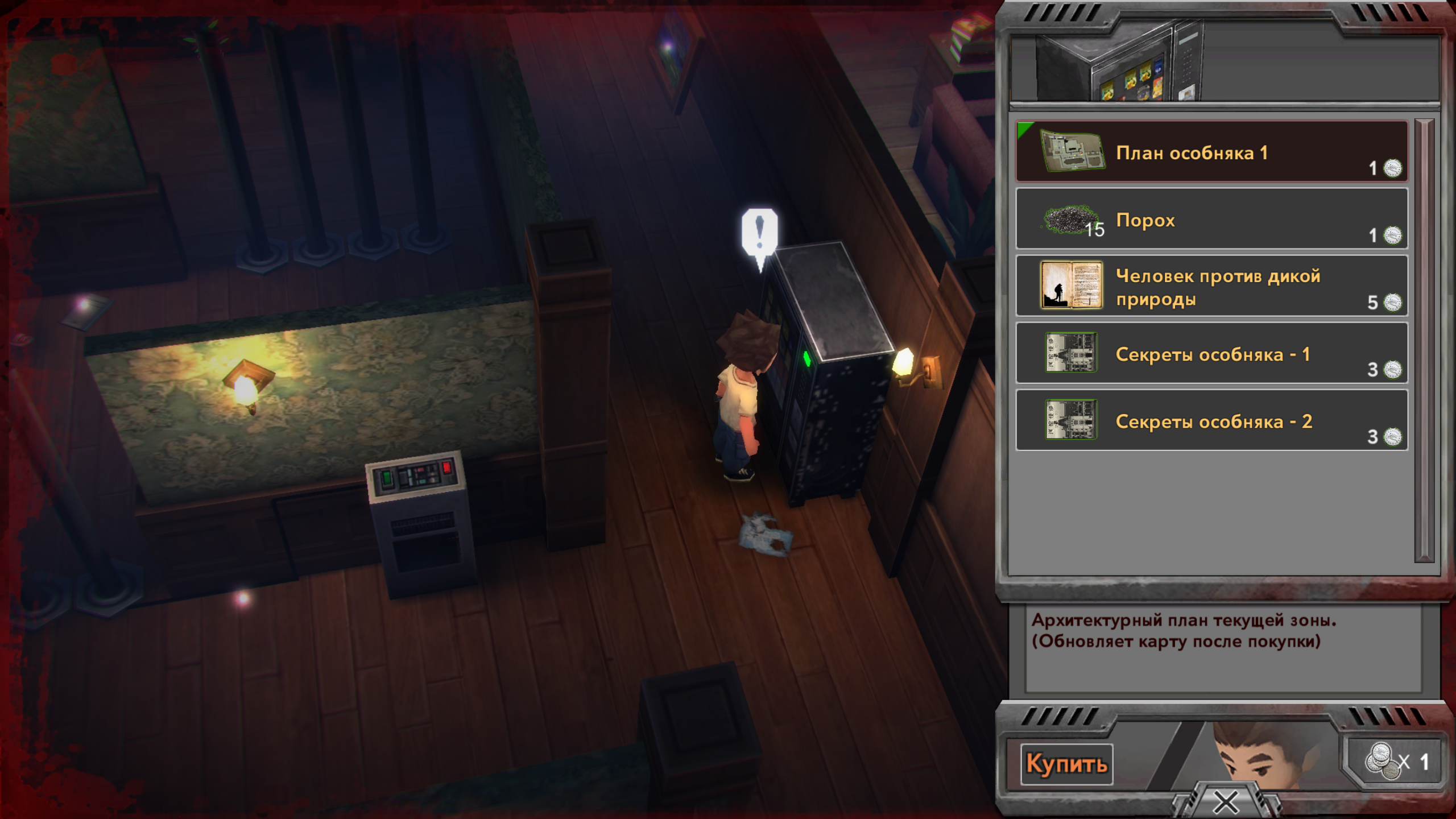
Task: Pick Секреты особняка - 1 from the list
Action: tap(1211, 353)
